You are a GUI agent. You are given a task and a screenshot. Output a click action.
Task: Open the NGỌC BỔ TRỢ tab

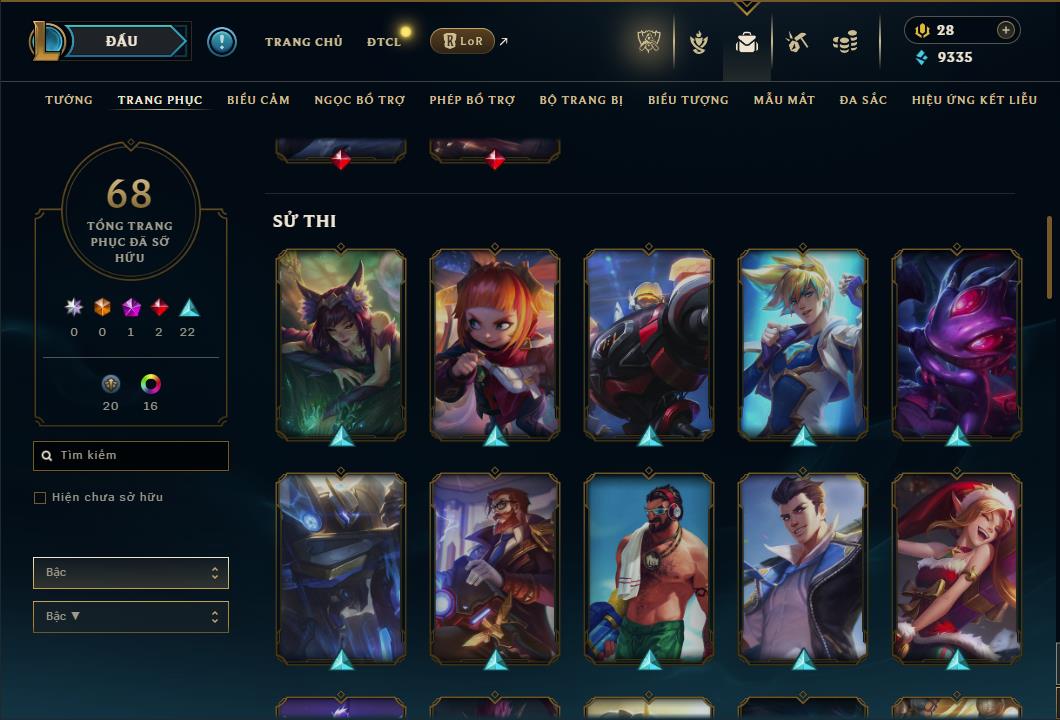coord(359,100)
